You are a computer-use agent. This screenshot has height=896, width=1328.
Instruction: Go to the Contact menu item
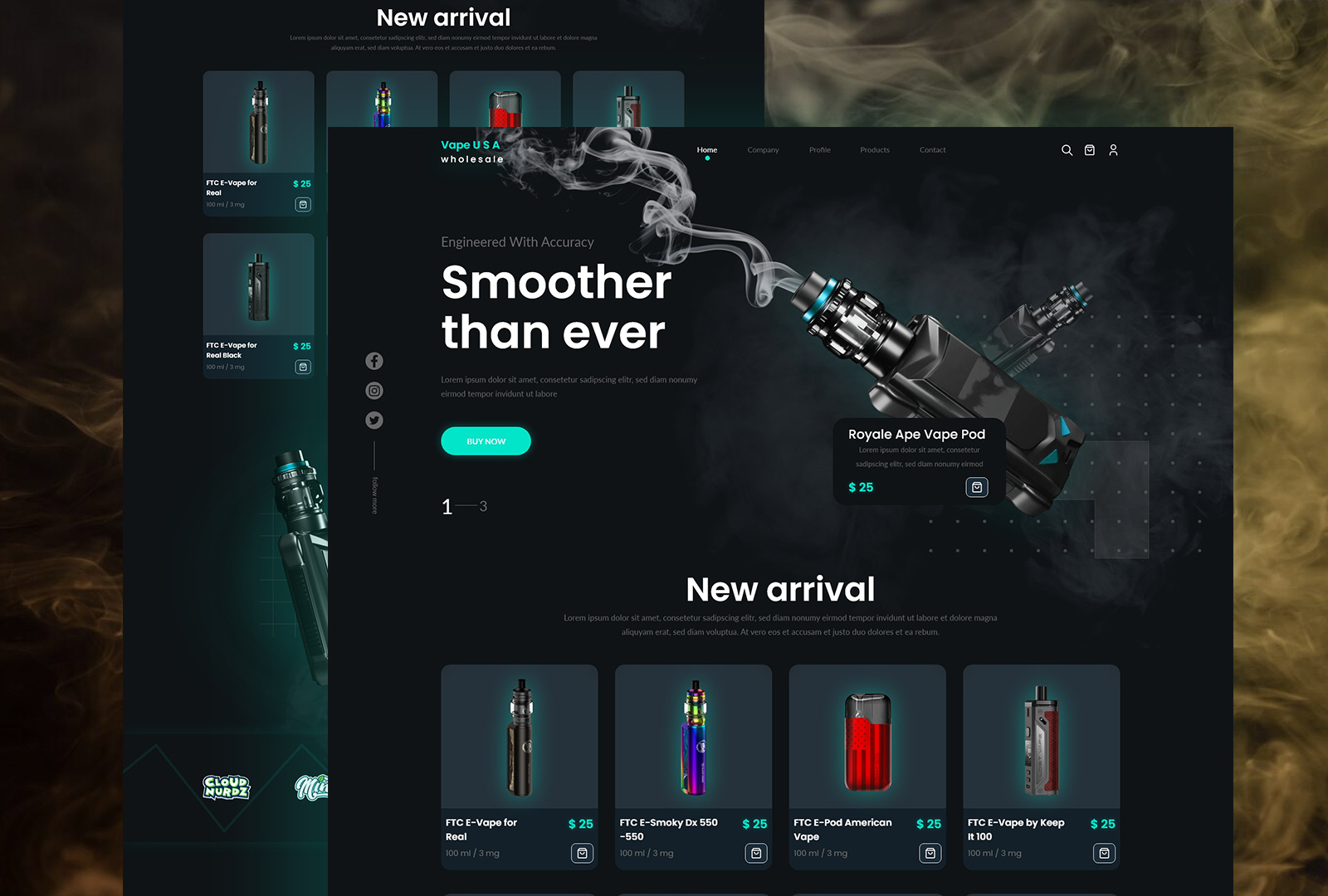[932, 150]
